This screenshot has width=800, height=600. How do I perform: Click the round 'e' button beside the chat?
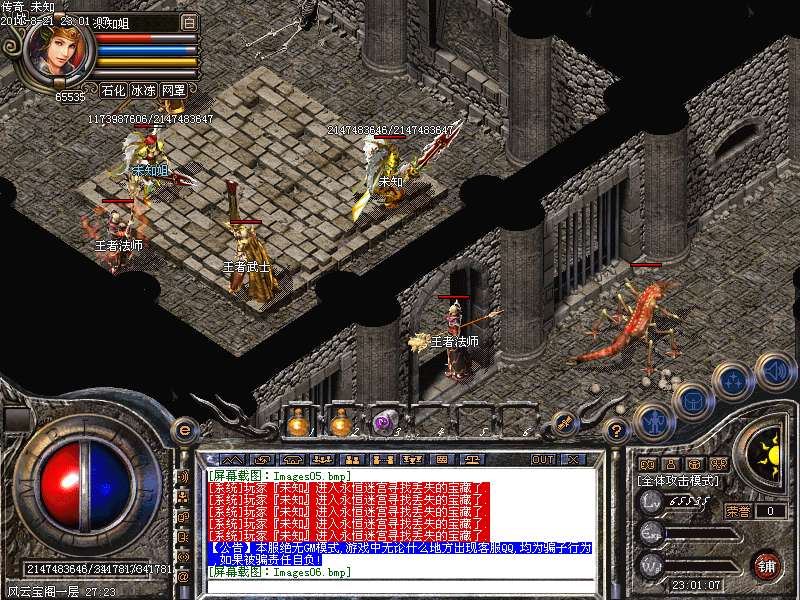(x=183, y=430)
